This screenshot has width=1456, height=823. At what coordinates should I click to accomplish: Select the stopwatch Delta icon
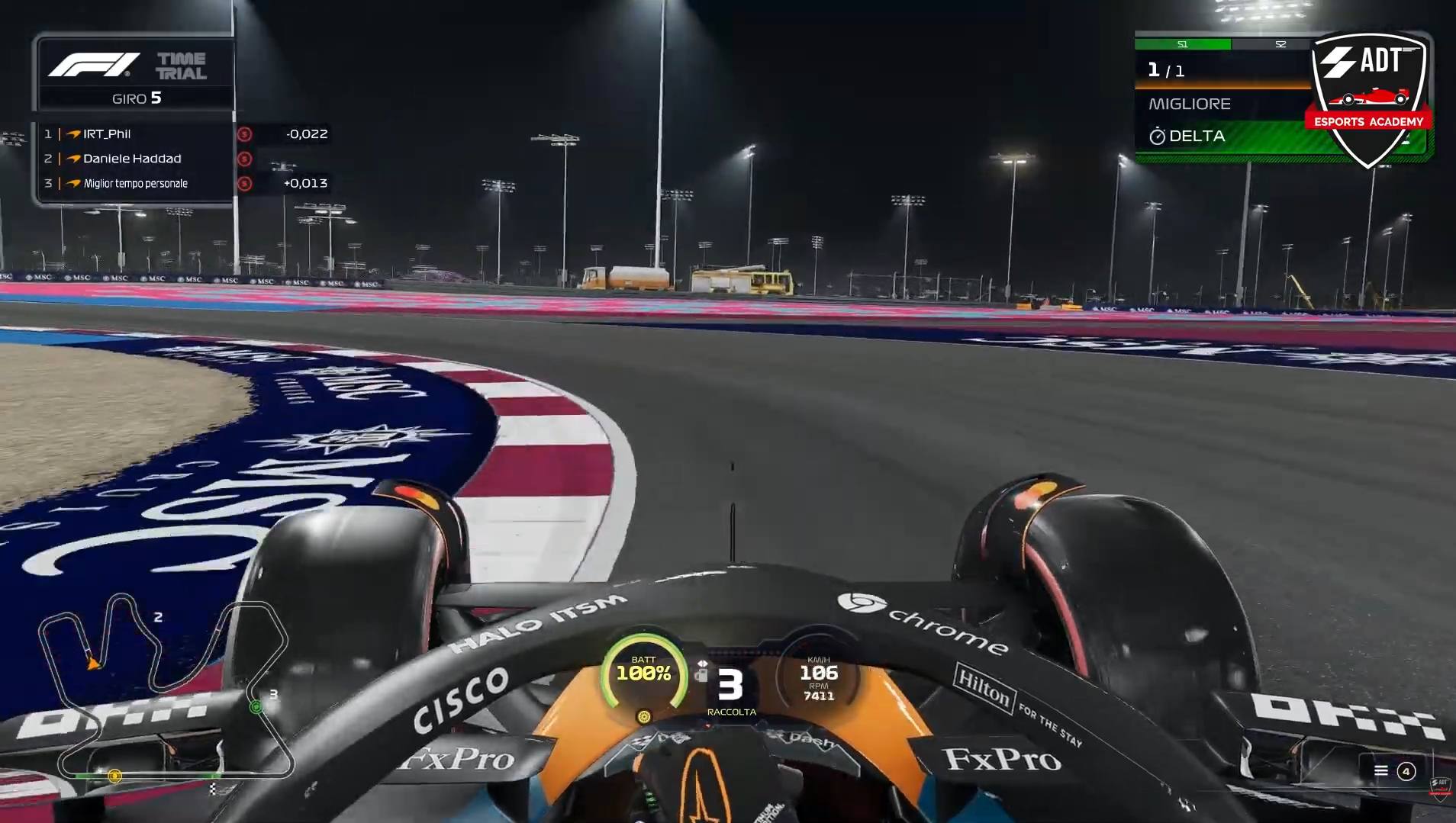pos(1158,137)
